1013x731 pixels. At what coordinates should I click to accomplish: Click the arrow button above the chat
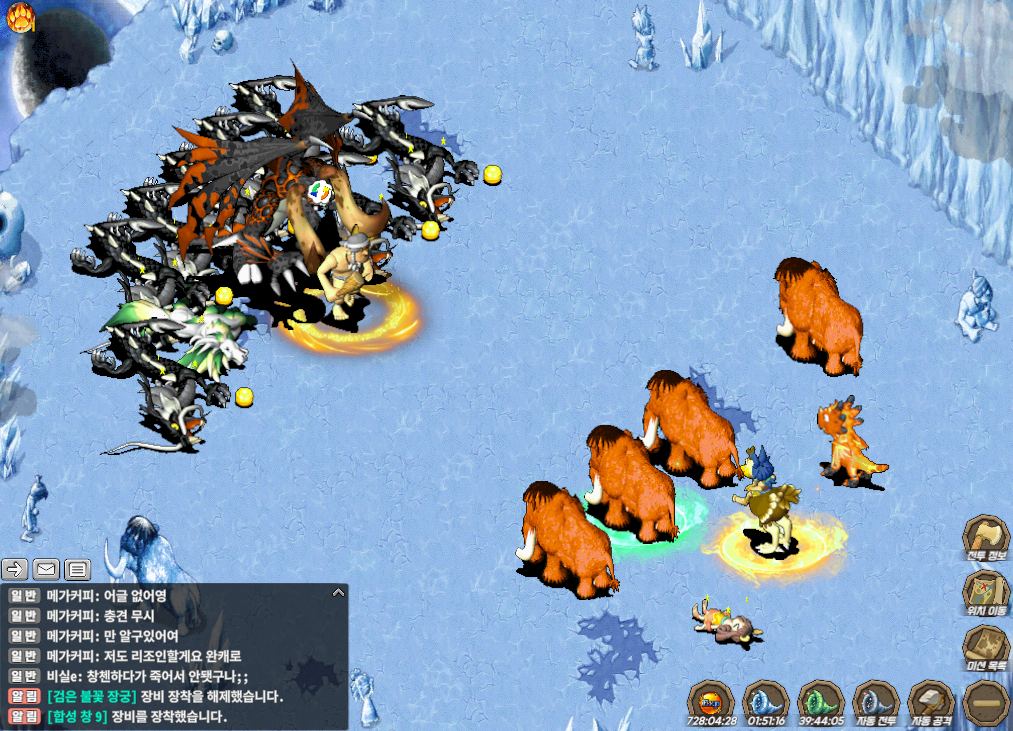15,570
